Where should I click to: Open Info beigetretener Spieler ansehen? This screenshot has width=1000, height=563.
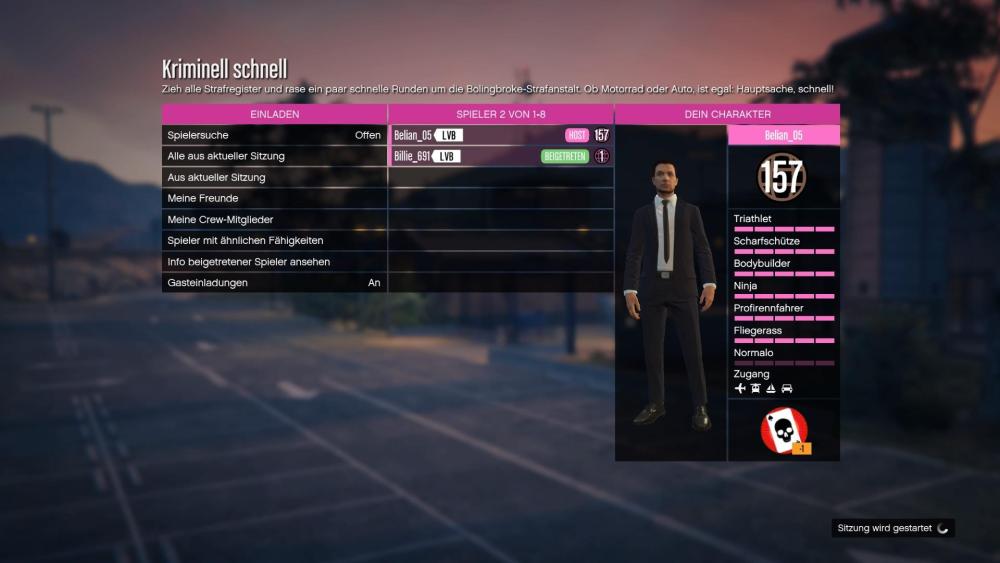click(274, 261)
